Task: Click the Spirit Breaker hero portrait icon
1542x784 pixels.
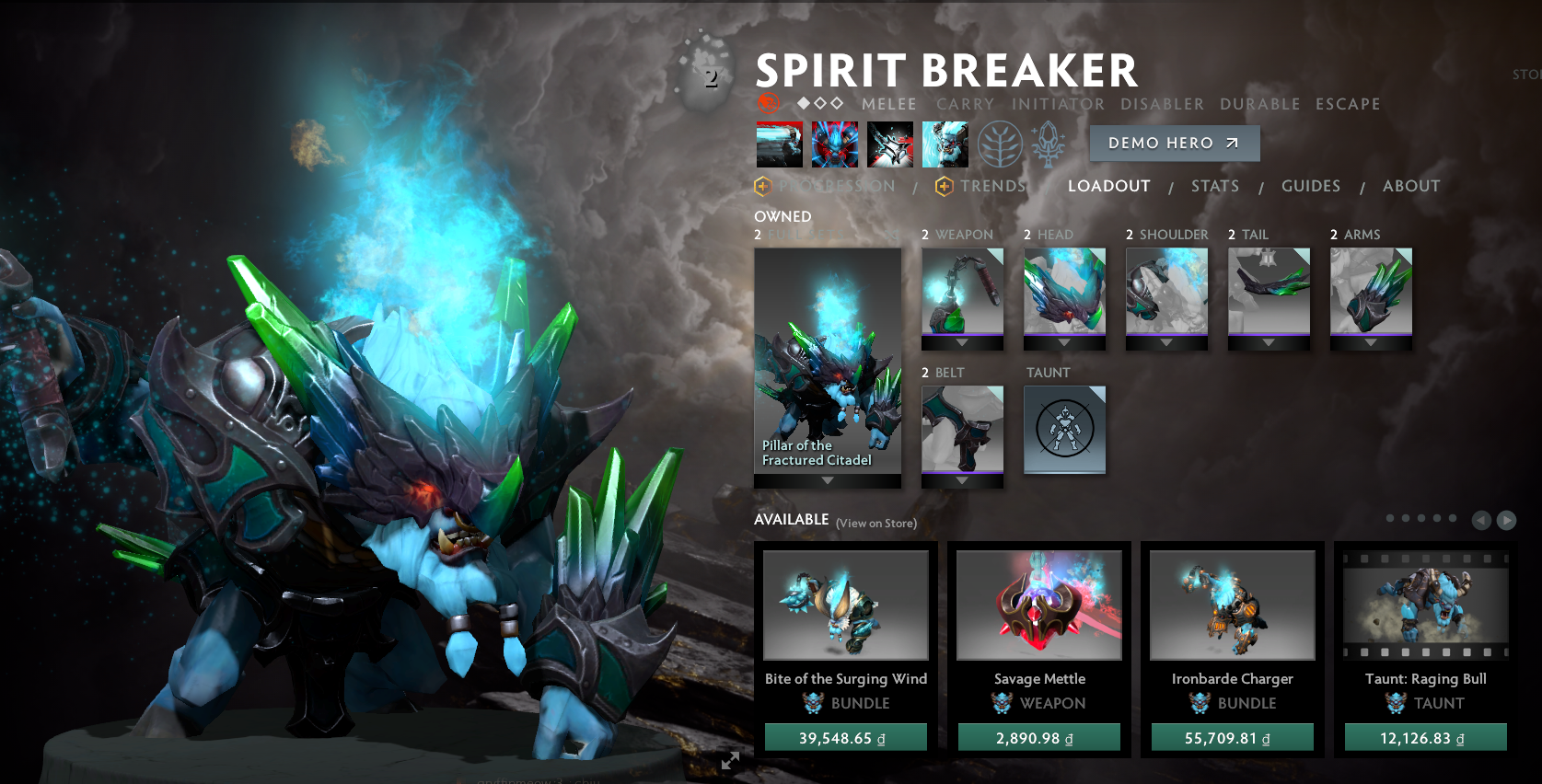Action: coord(768,103)
